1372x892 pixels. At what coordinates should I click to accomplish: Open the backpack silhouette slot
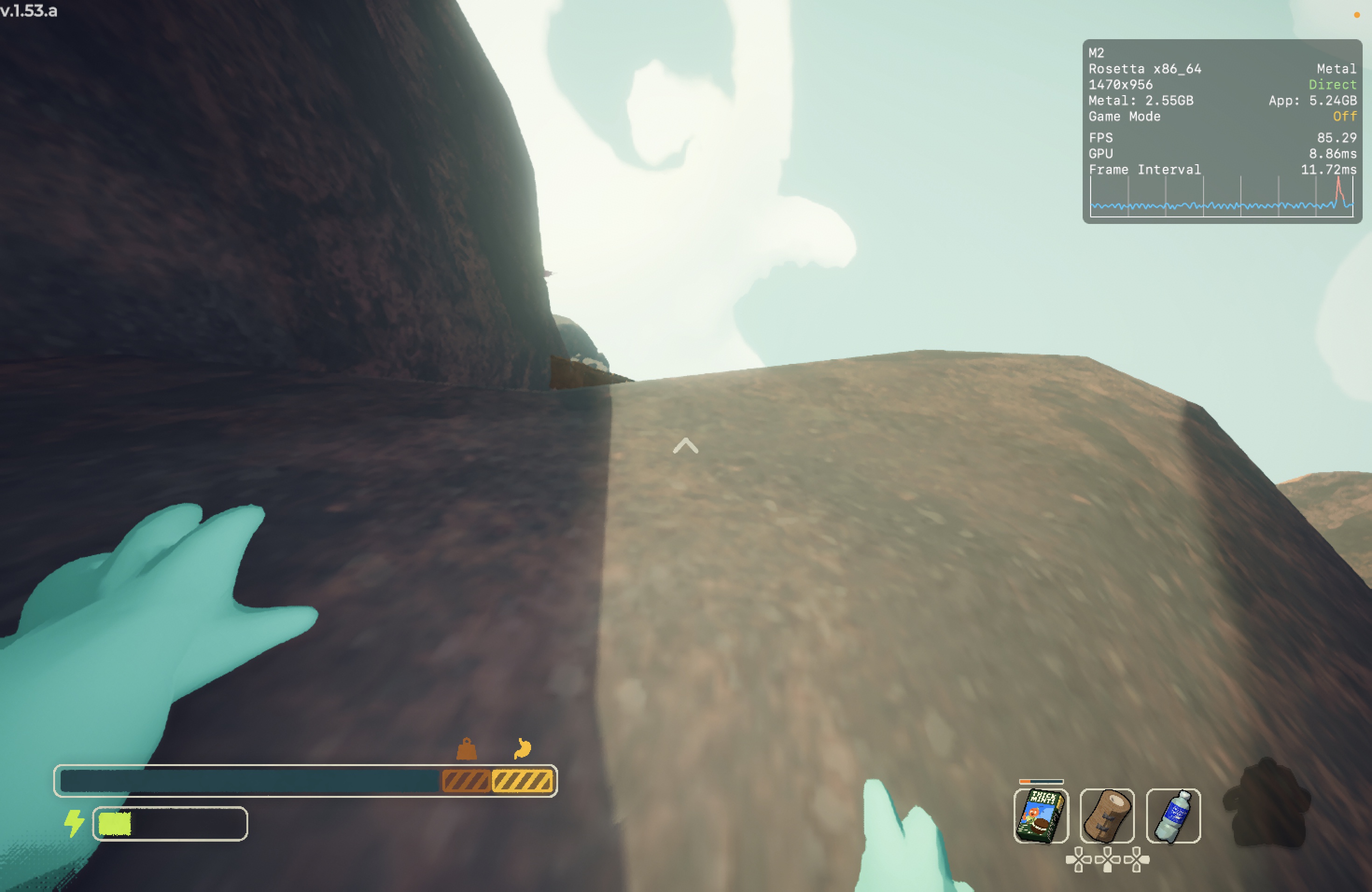point(1267,803)
